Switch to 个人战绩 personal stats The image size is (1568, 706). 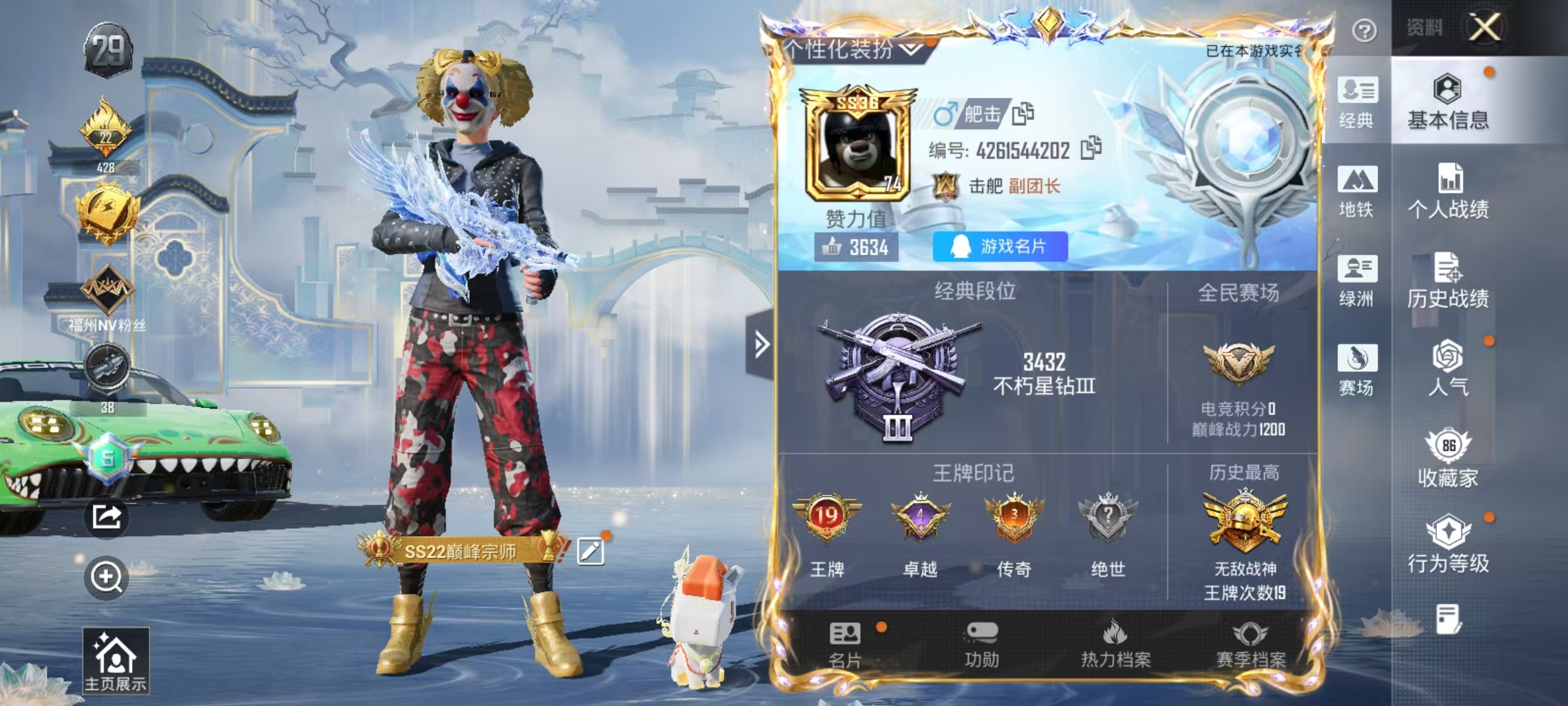coord(1448,191)
